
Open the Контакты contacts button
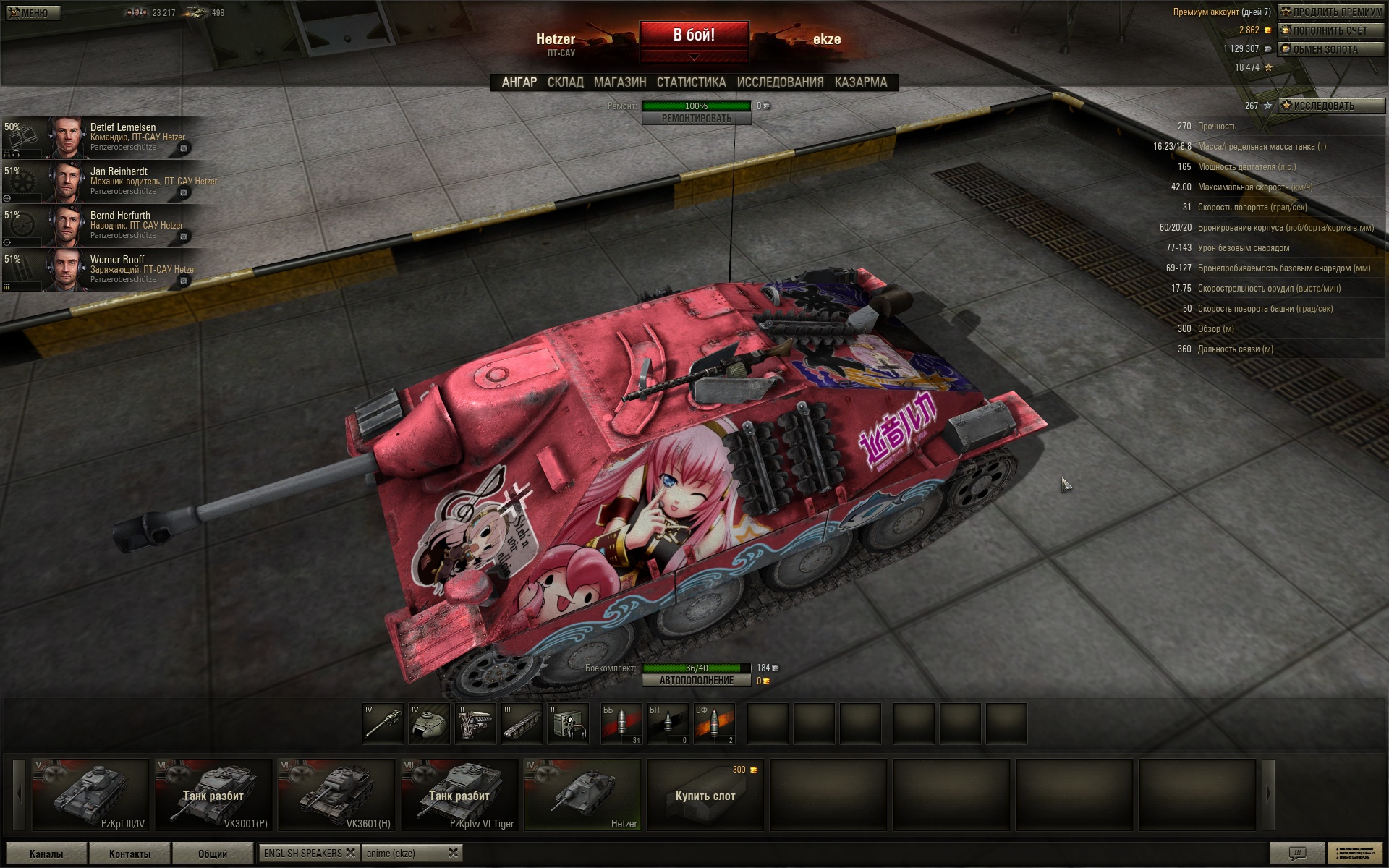coord(129,854)
